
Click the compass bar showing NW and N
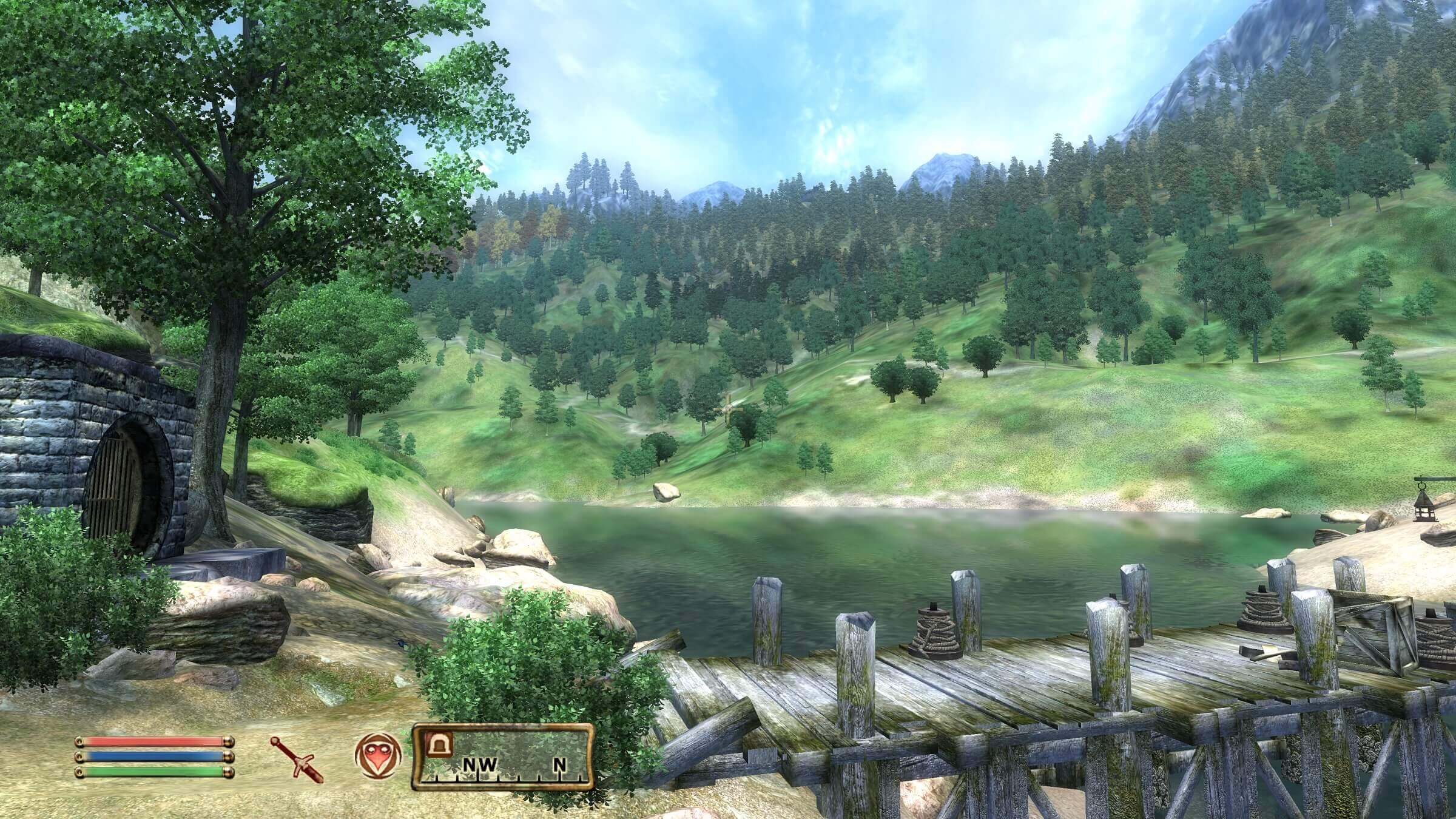502,757
